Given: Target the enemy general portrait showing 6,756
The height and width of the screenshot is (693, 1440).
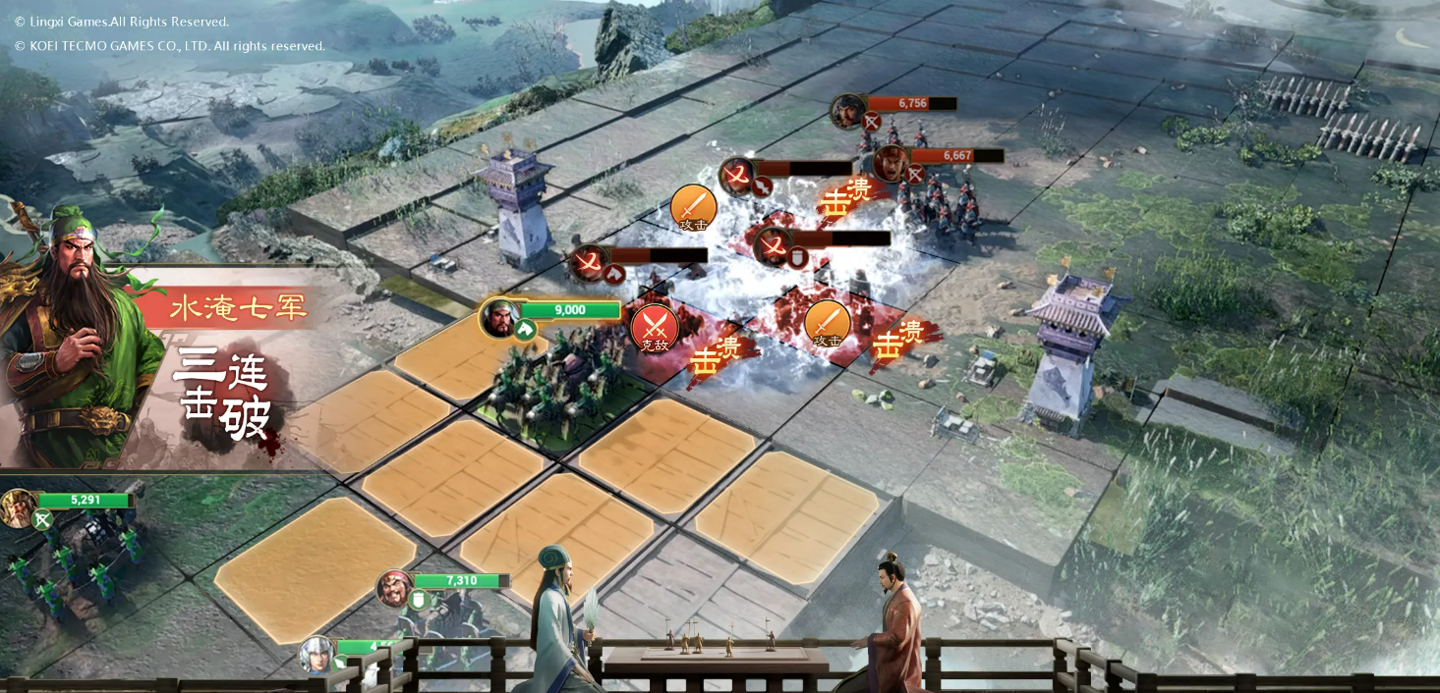Looking at the screenshot, I should tap(848, 109).
